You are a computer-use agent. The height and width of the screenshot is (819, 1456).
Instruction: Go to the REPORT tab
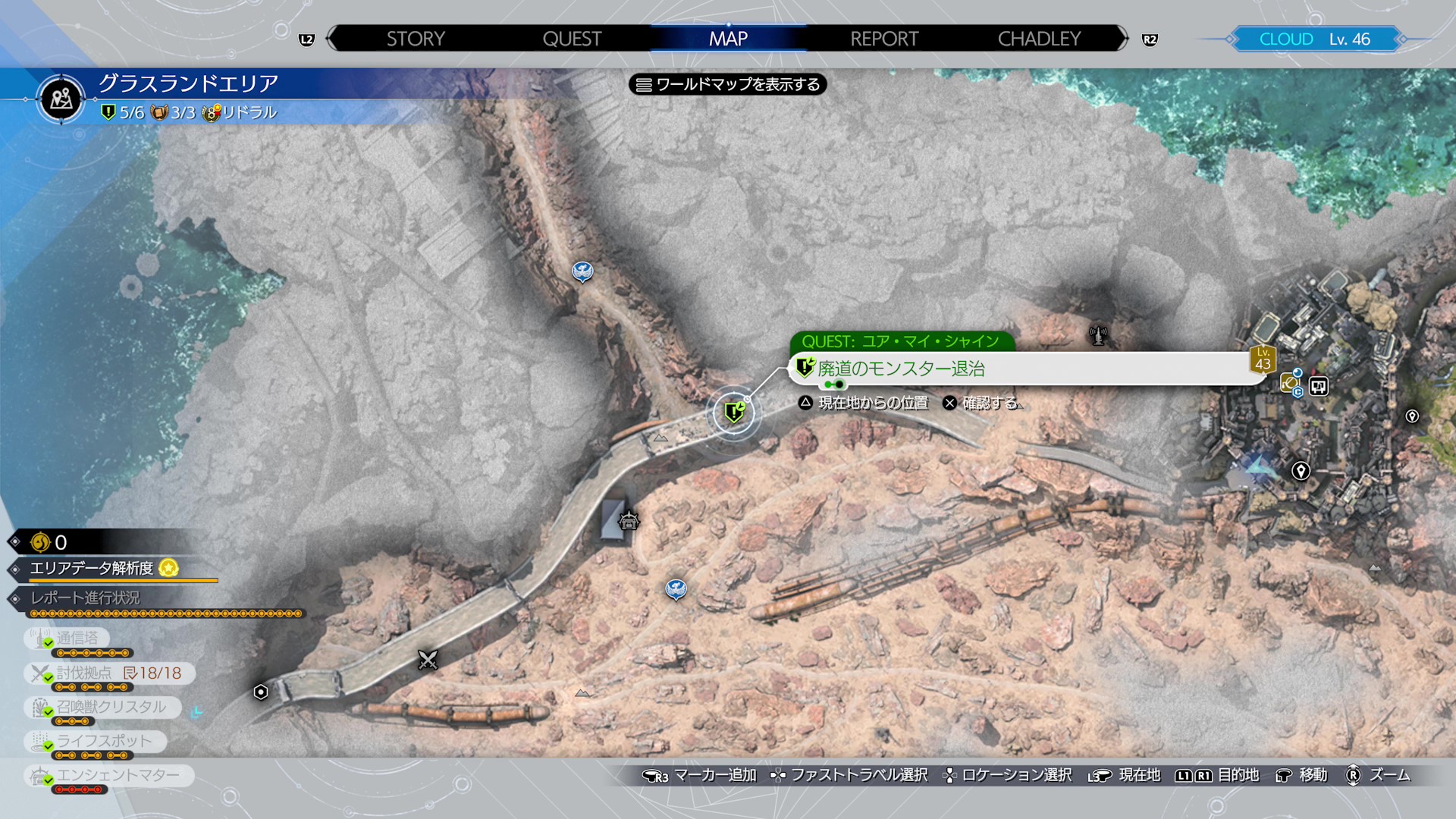coord(884,39)
